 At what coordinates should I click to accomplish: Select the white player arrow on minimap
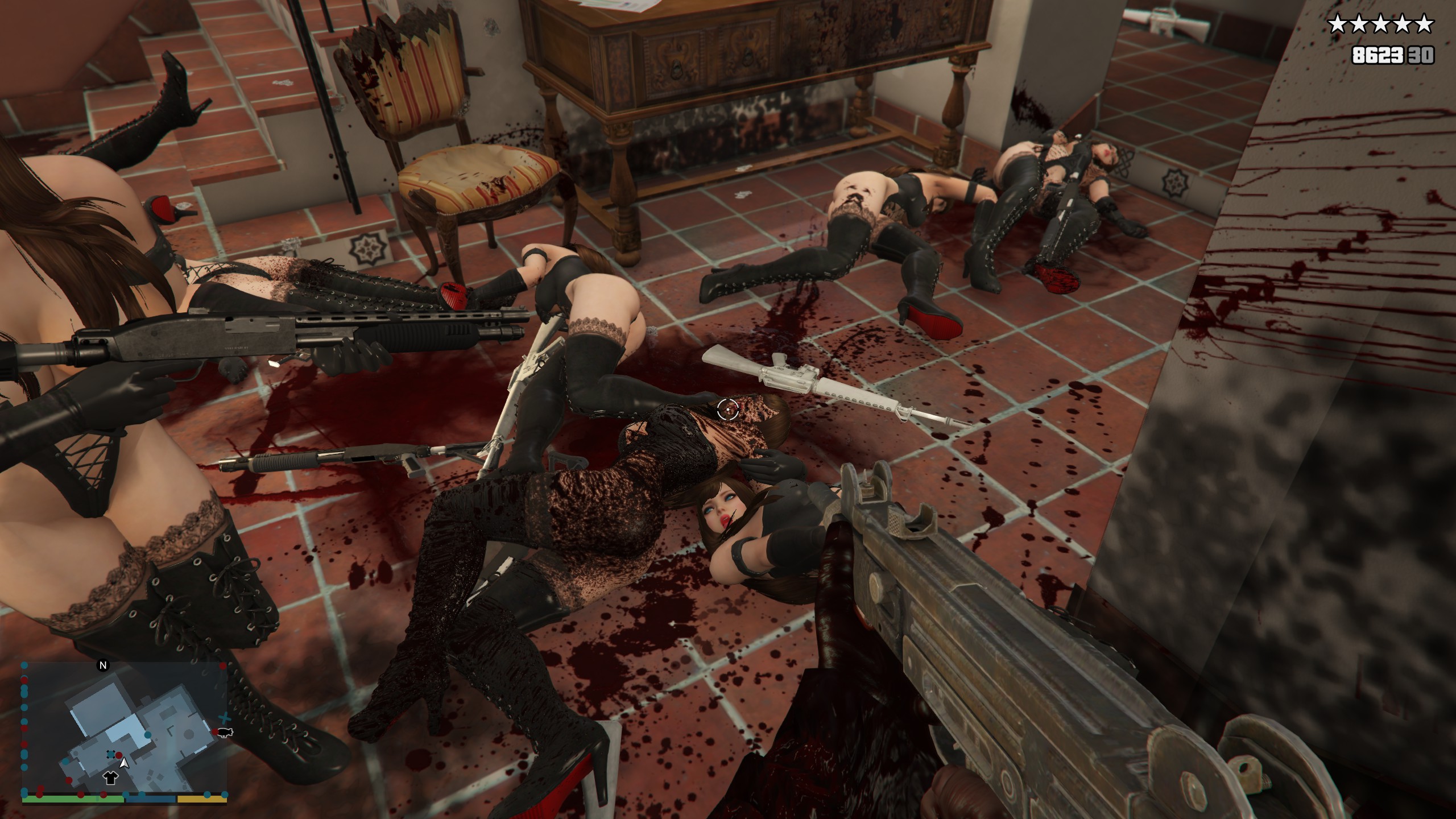coord(124,763)
